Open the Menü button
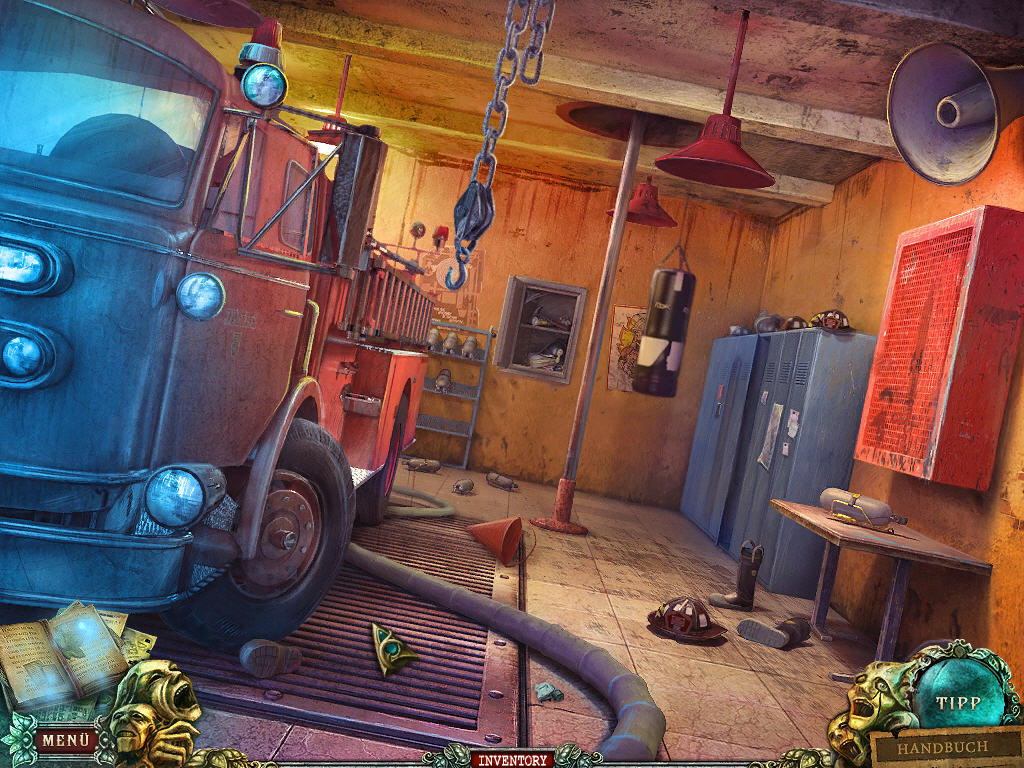This screenshot has height=768, width=1024. coord(67,741)
